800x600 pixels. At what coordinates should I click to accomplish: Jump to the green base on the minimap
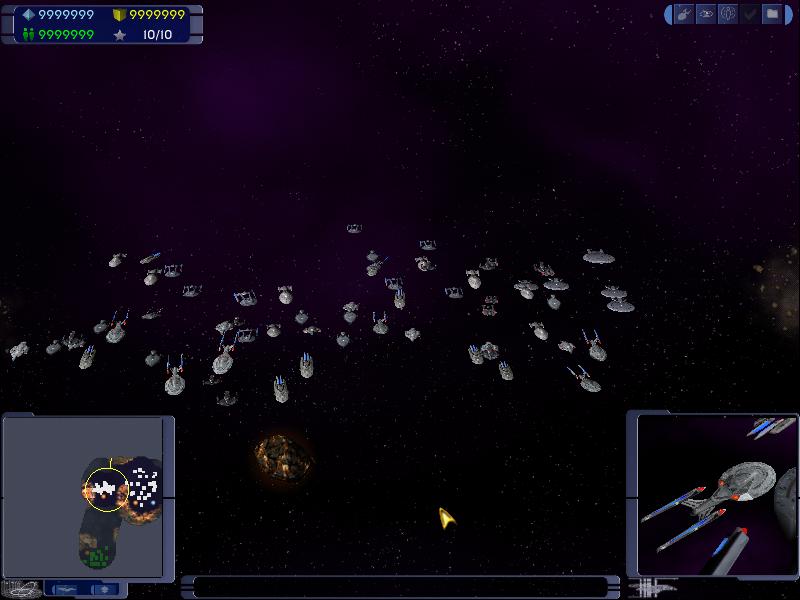coord(95,555)
